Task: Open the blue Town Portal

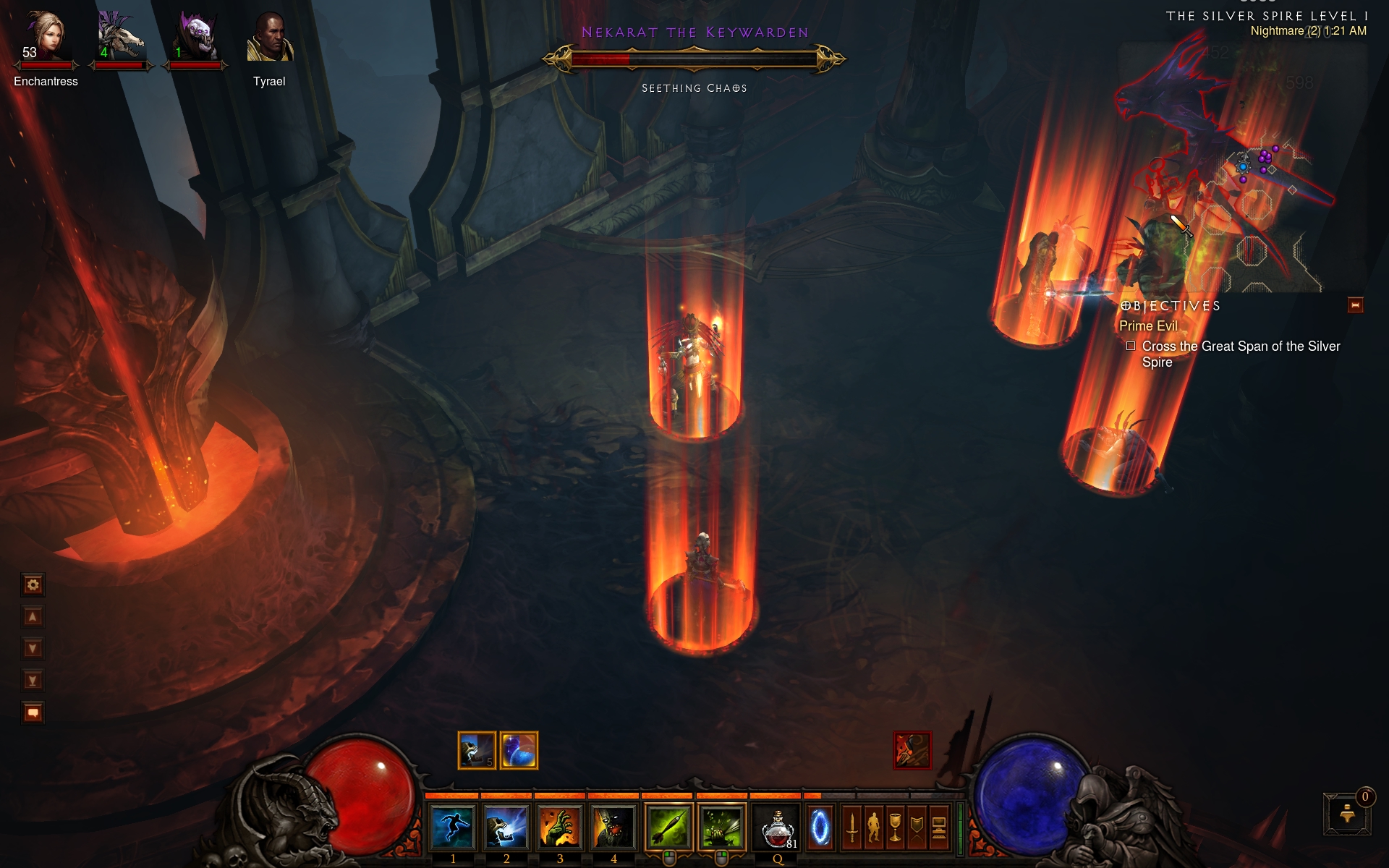Action: click(820, 826)
